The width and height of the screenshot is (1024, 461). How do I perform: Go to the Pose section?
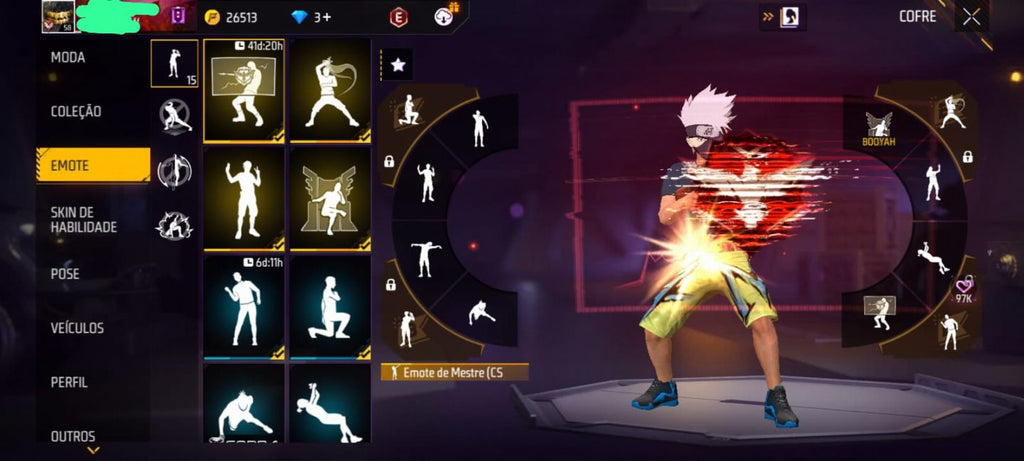(x=65, y=274)
